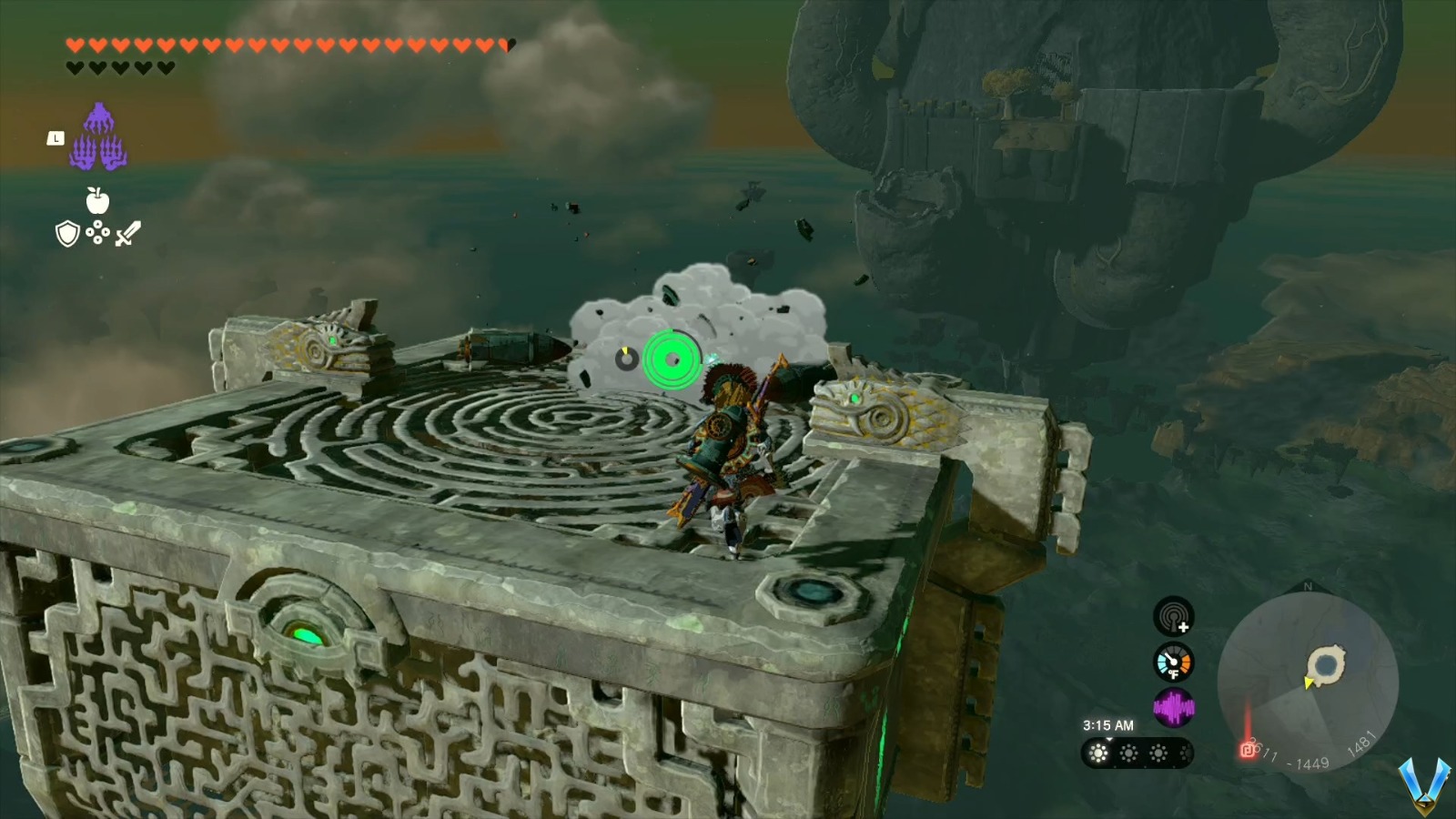Toggle the rightmost weather forecast dot
Screen dimensions: 1456x819
click(1159, 753)
